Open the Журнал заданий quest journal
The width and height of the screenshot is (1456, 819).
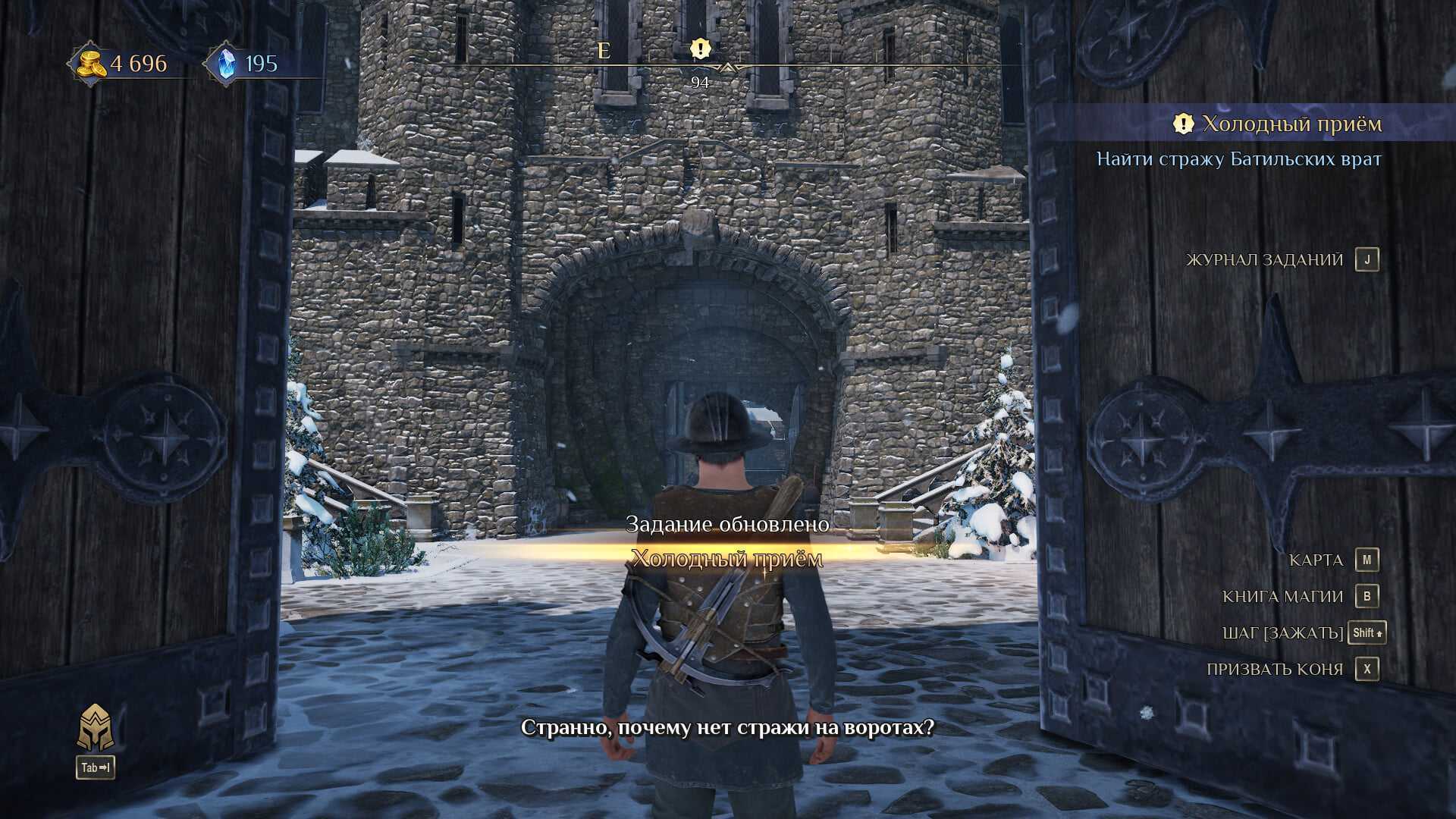[1264, 260]
